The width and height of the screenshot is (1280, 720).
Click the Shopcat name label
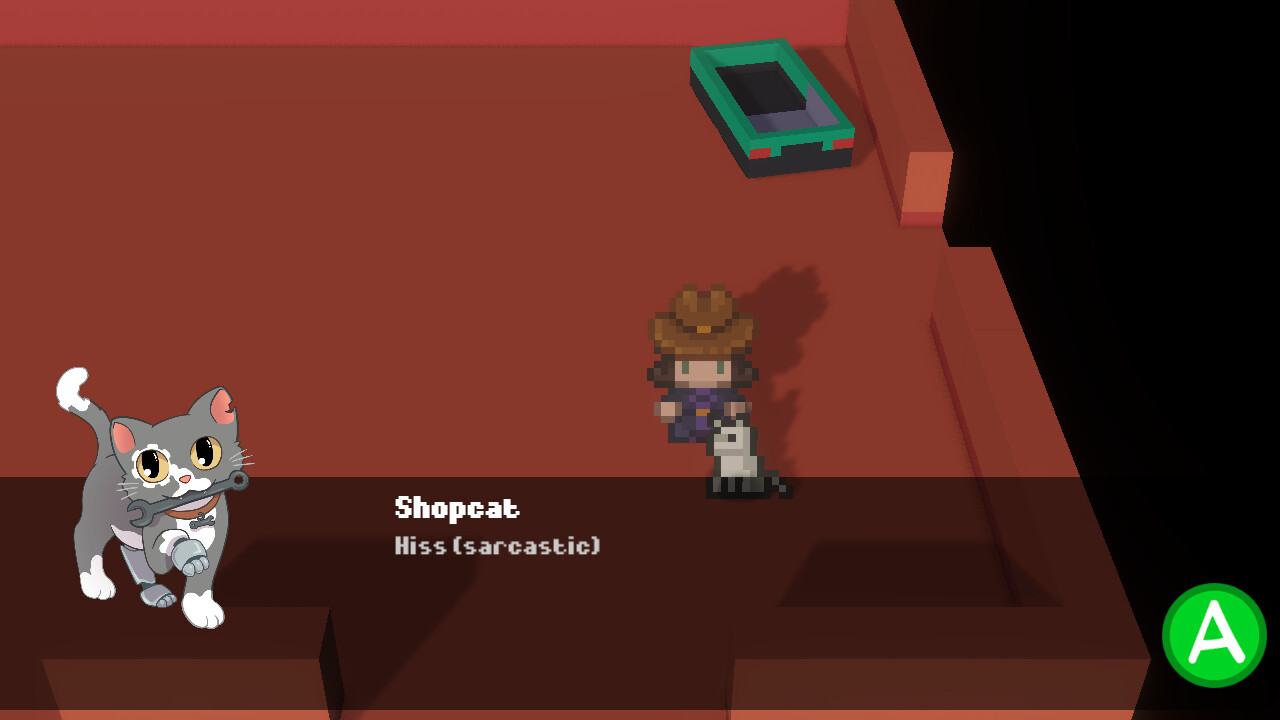[x=456, y=508]
